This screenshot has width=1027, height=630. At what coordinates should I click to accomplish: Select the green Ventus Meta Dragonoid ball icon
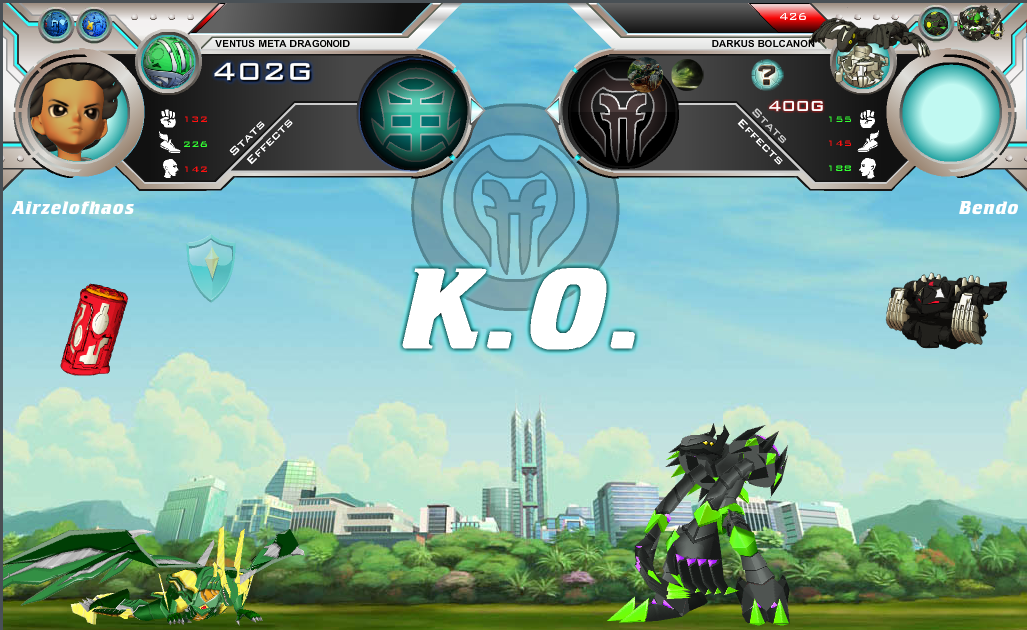tap(168, 61)
